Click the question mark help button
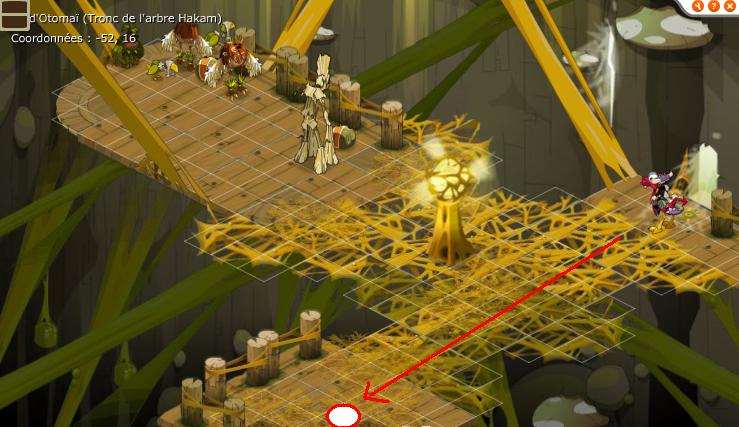This screenshot has width=739, height=427. 715,6
